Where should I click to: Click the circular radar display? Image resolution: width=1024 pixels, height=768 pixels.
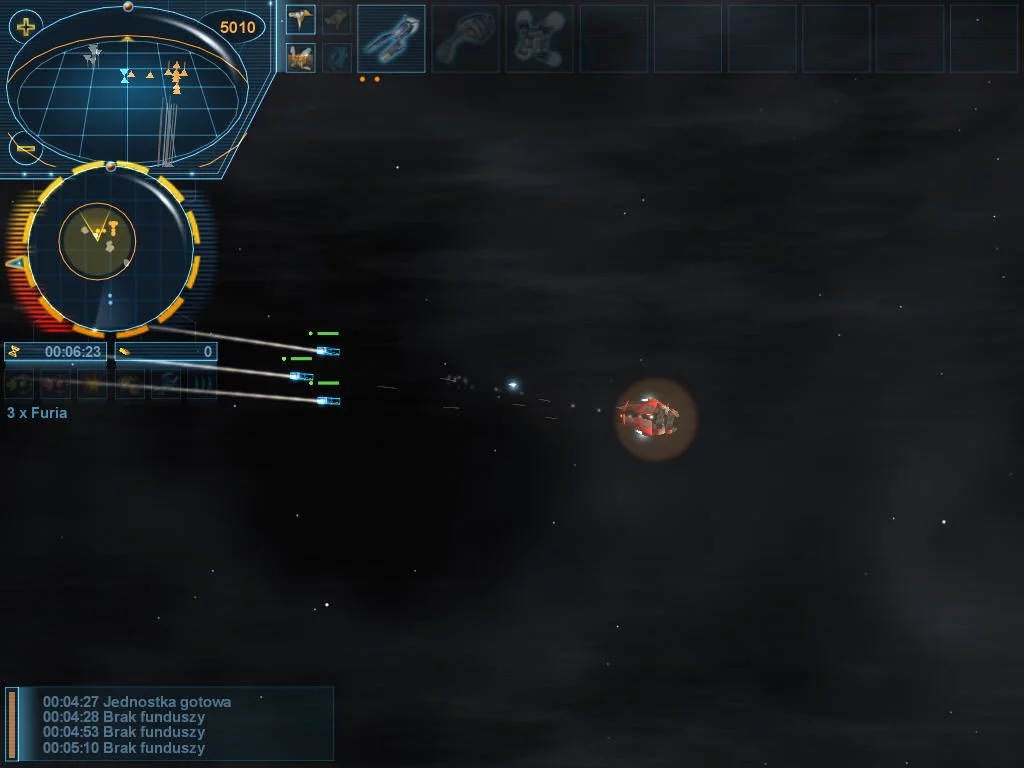tap(110, 247)
